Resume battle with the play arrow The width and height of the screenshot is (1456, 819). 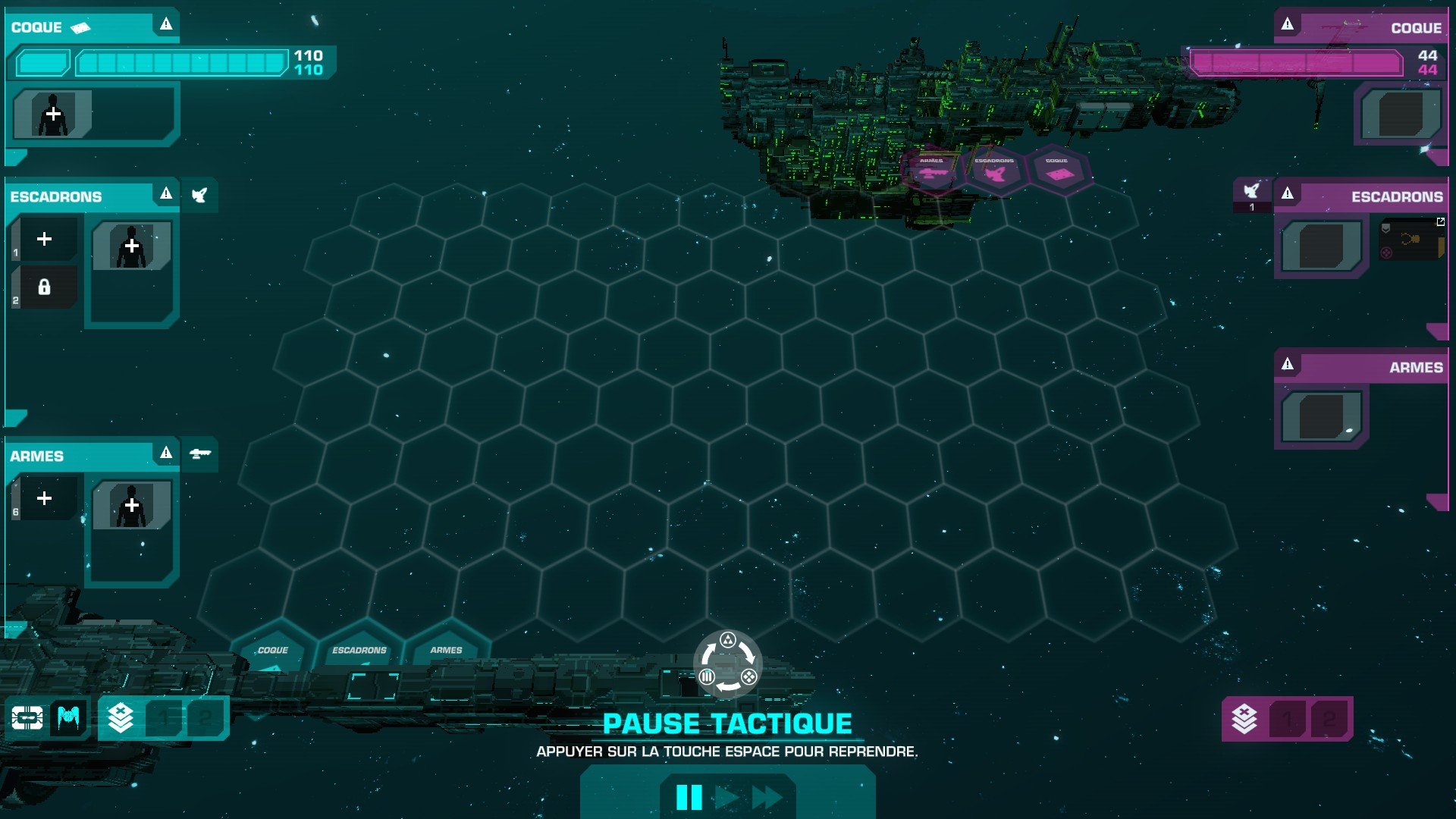point(726,797)
